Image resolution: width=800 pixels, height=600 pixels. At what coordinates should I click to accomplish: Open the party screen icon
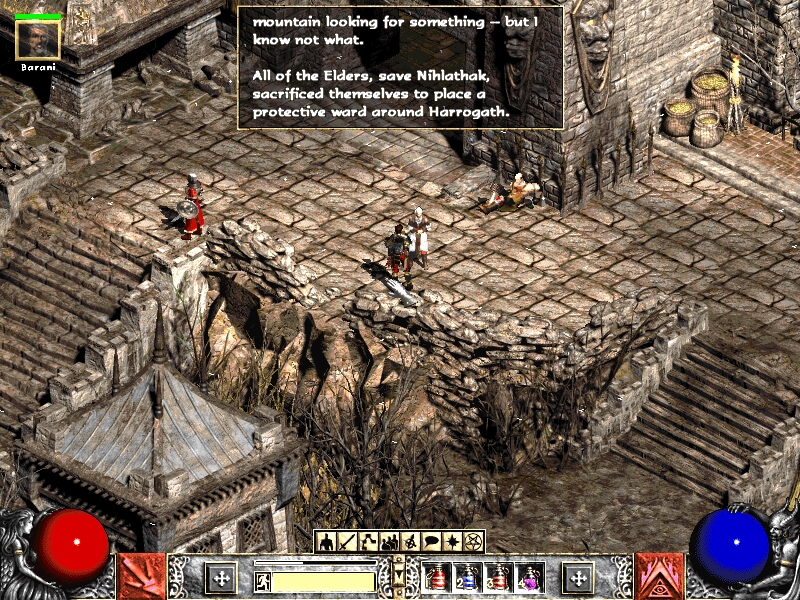[389, 542]
